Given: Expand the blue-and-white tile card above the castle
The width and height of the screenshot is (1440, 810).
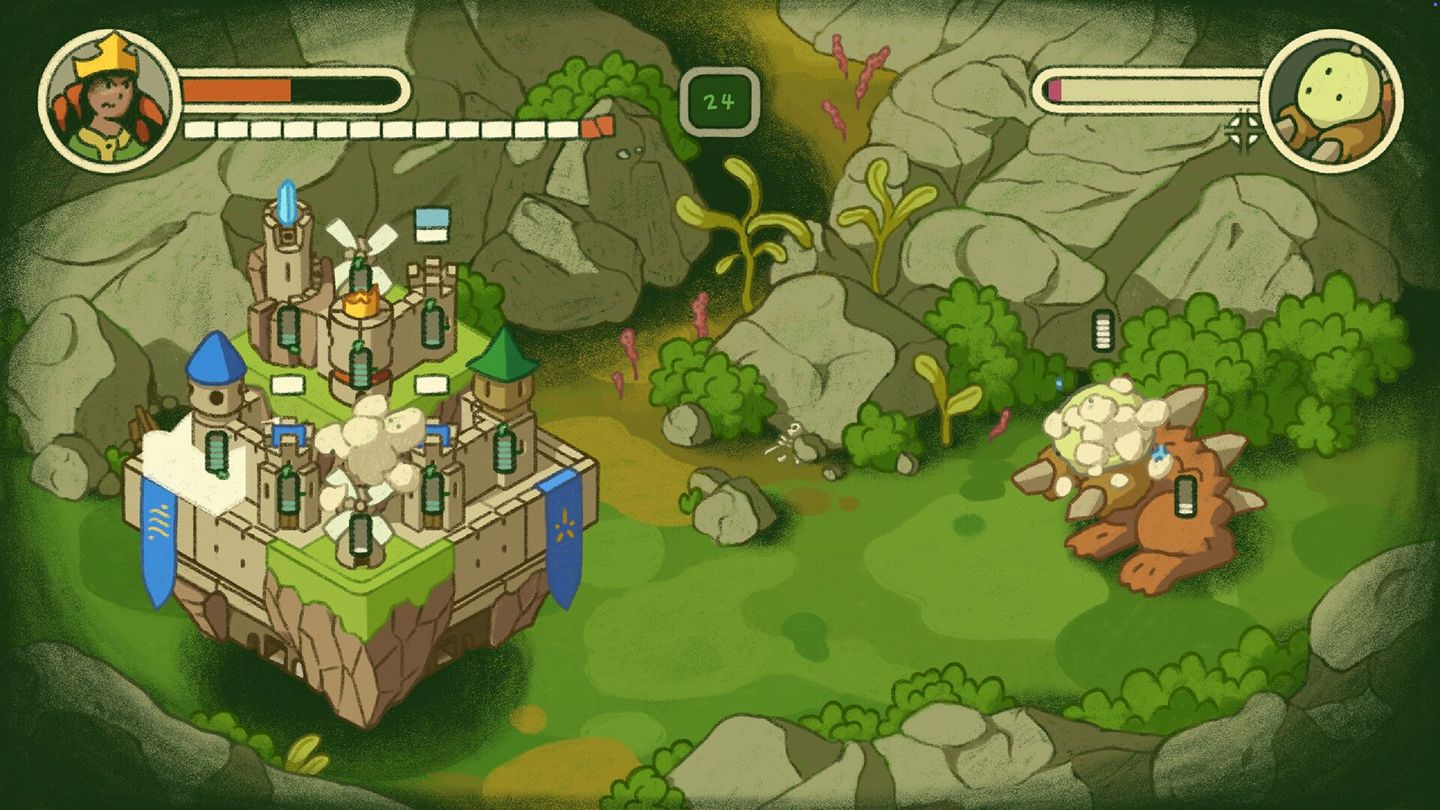Looking at the screenshot, I should click(430, 227).
